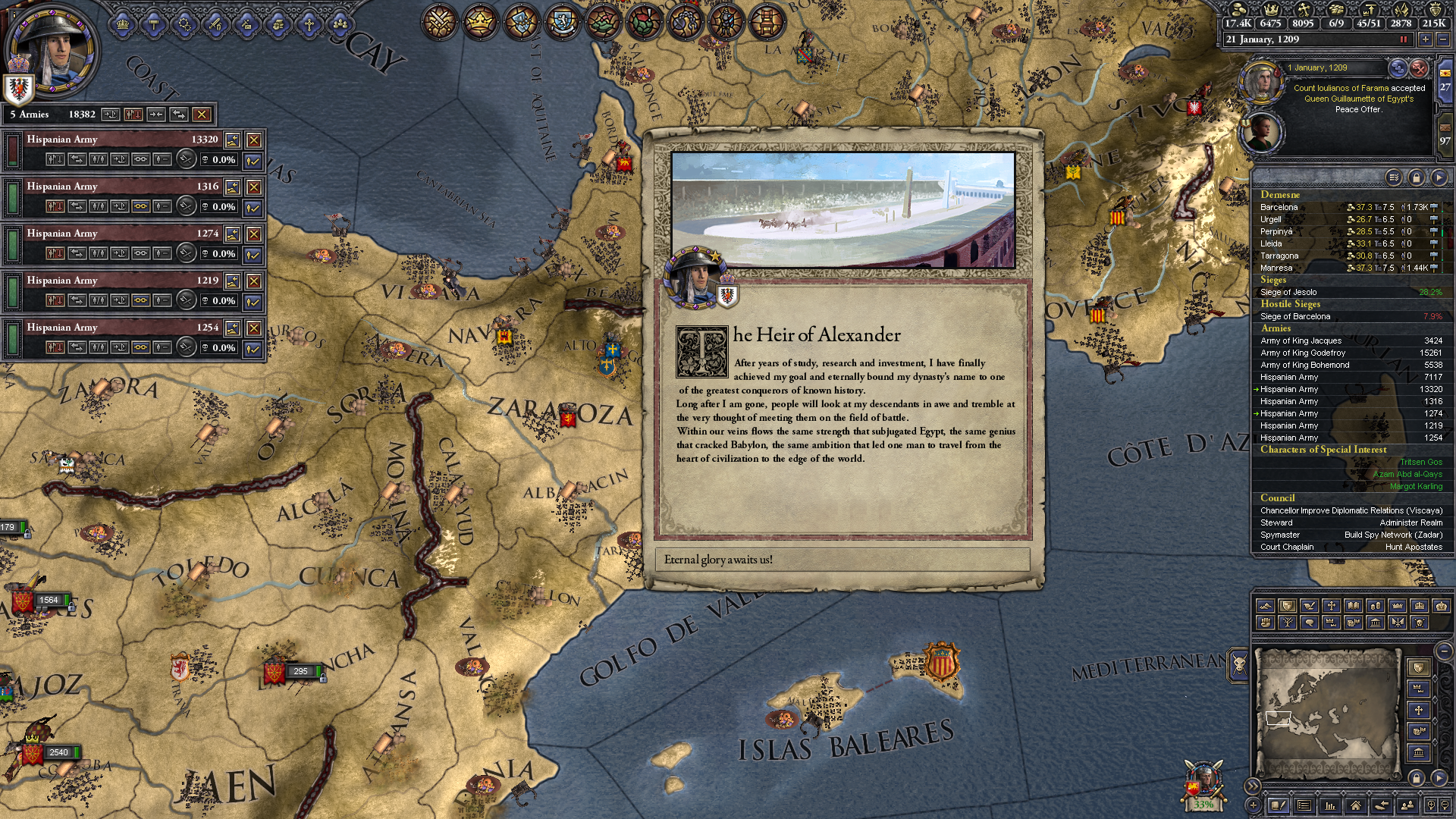The height and width of the screenshot is (819, 1456).
Task: Switch to the terrain map mode
Action: 1265,606
